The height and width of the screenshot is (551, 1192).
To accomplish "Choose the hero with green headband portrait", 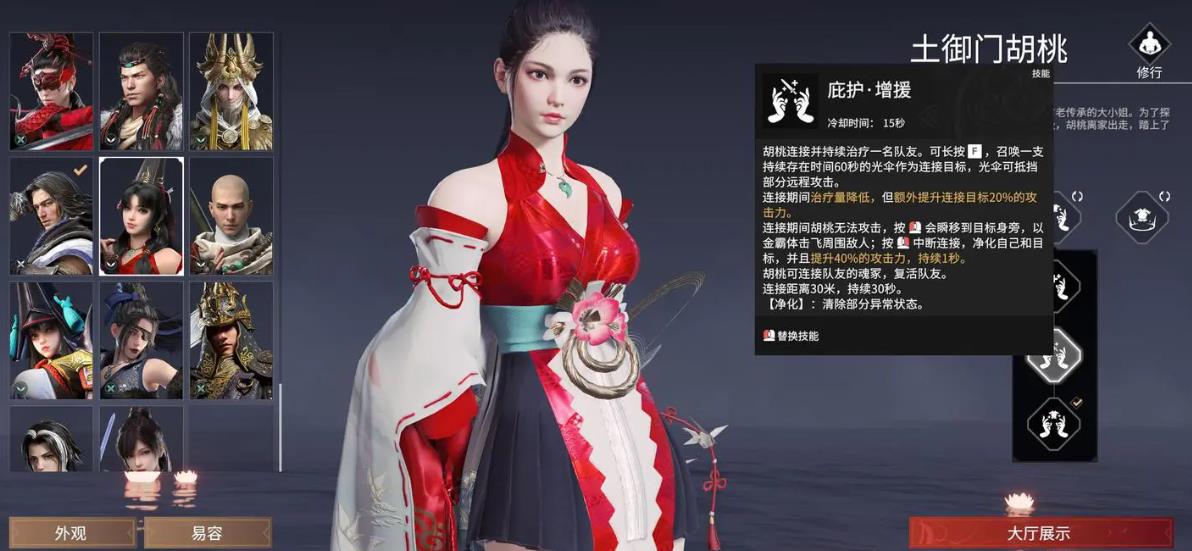I will click(142, 91).
